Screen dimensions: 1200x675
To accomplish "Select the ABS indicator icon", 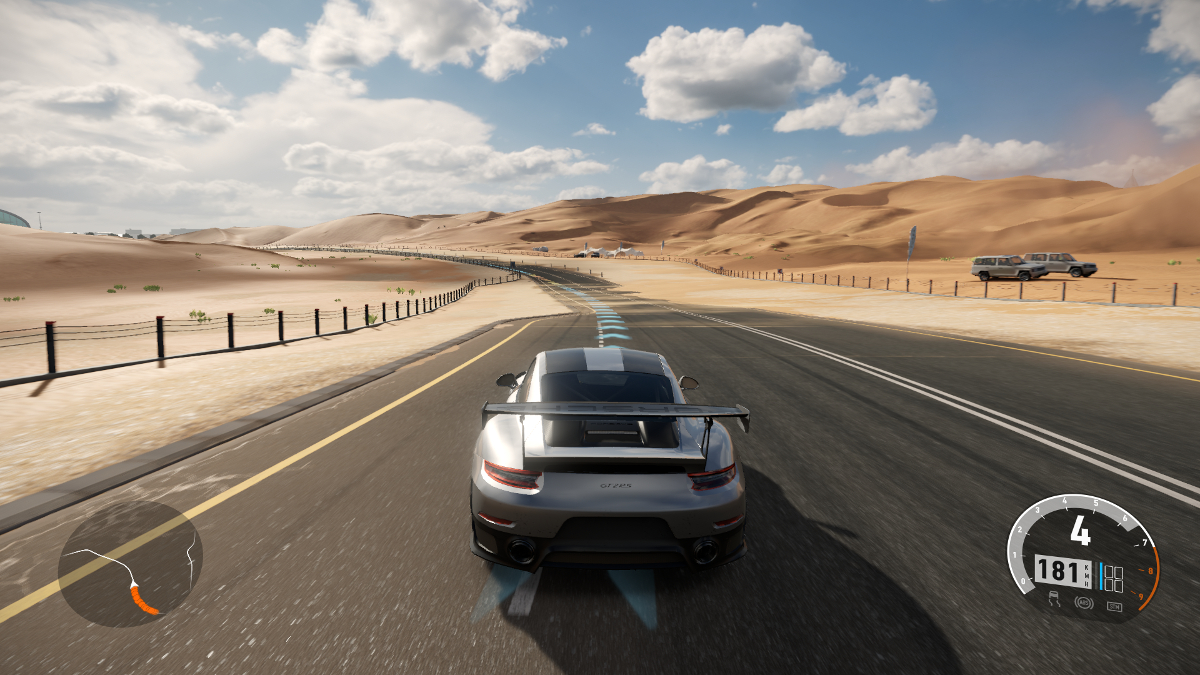I will point(1084,603).
